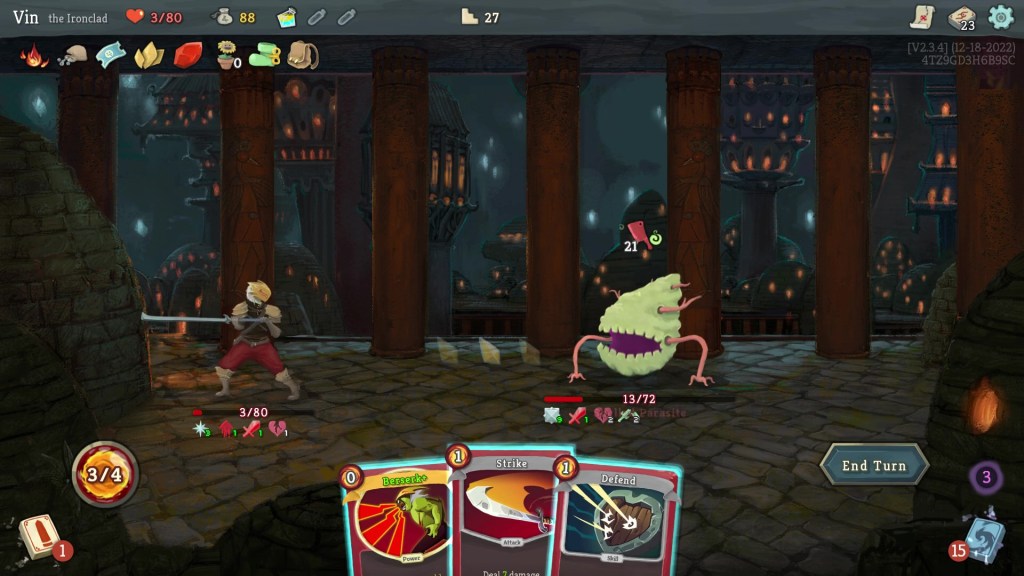Use the potion in the filled slot
Viewport: 1024px width, 576px height.
point(287,17)
